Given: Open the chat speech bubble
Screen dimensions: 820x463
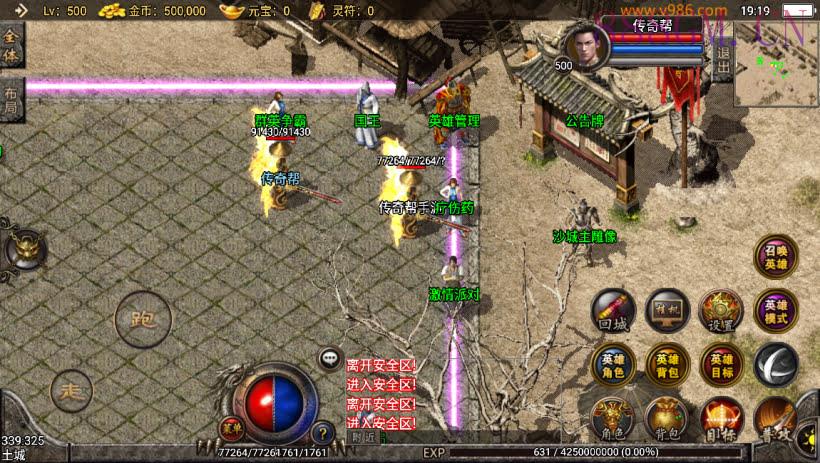Looking at the screenshot, I should tap(330, 357).
